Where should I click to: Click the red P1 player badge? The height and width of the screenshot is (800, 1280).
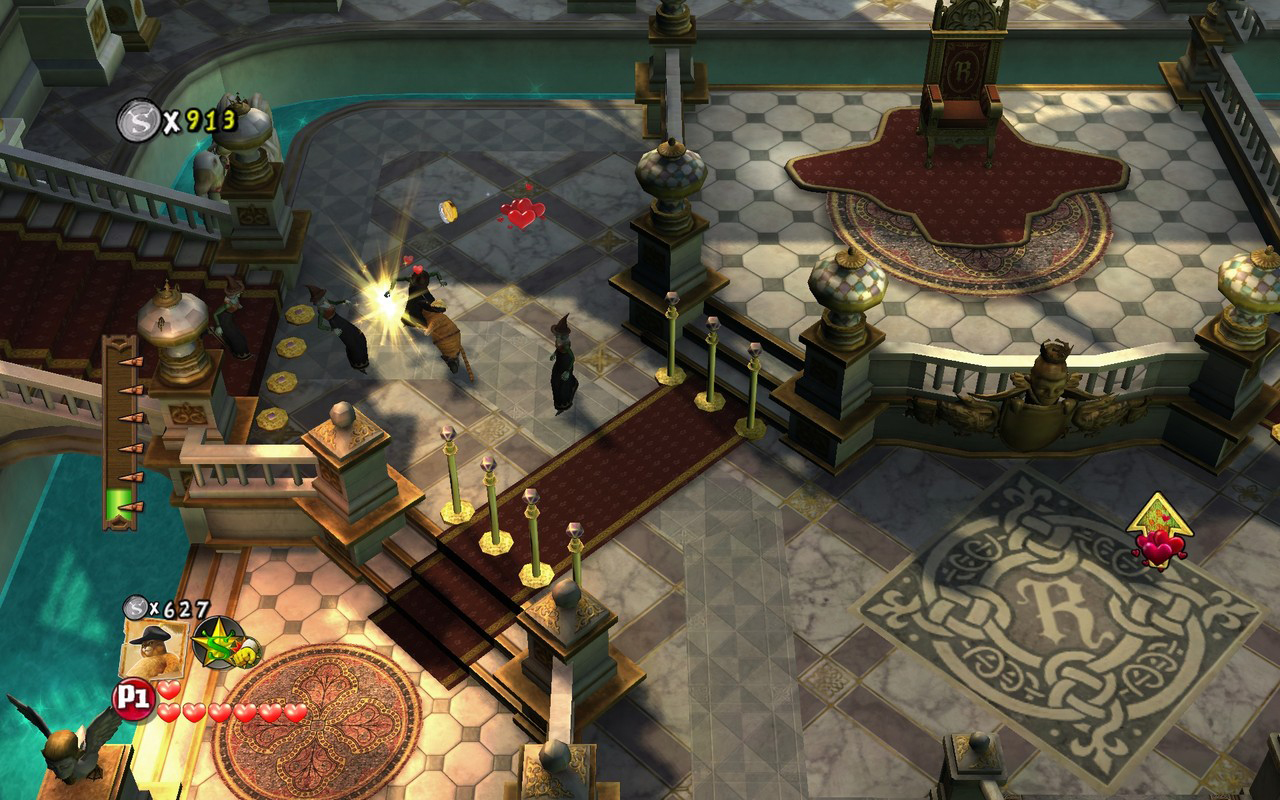132,694
